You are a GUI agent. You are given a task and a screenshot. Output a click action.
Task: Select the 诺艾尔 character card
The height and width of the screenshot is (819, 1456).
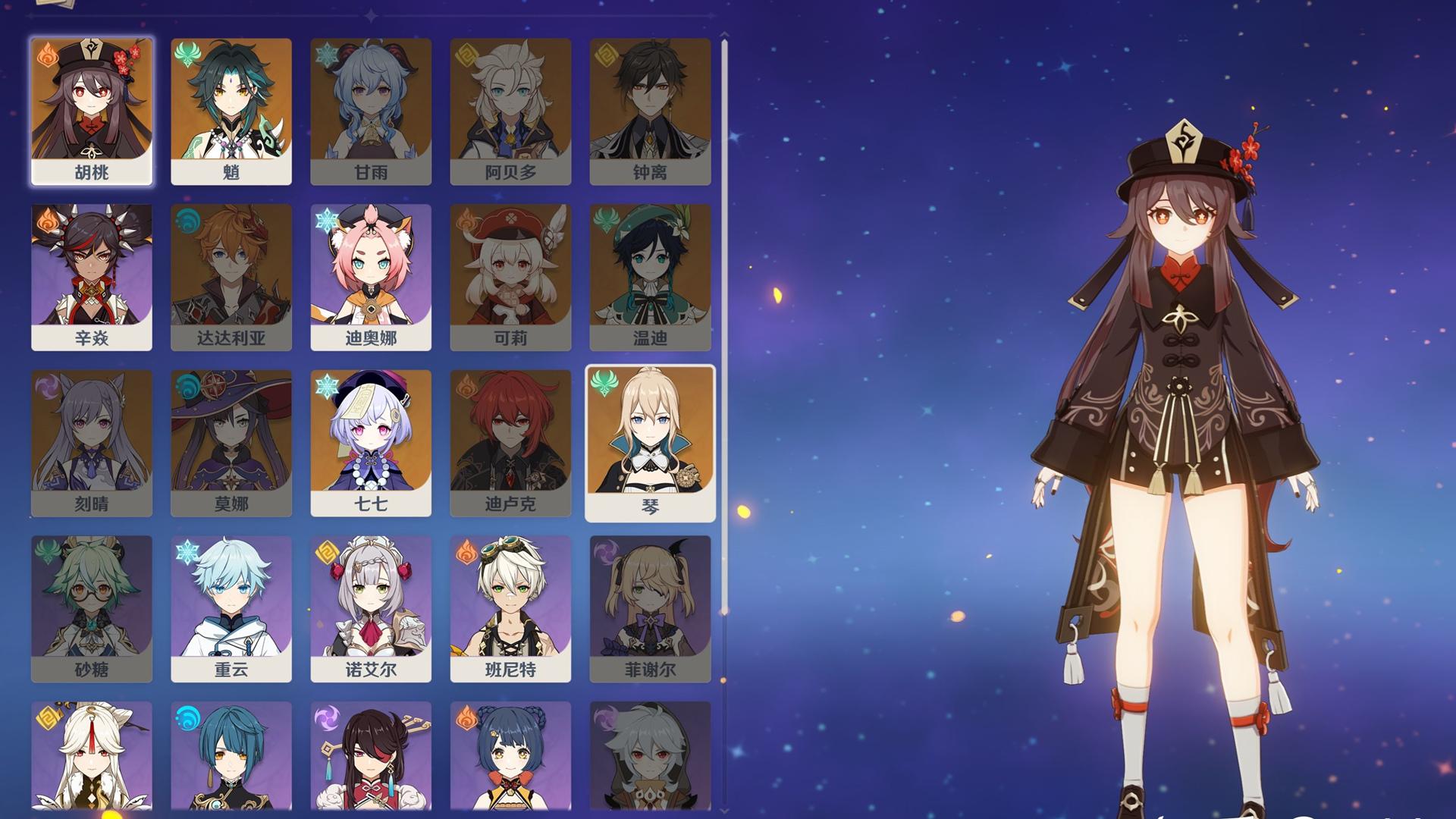(371, 608)
